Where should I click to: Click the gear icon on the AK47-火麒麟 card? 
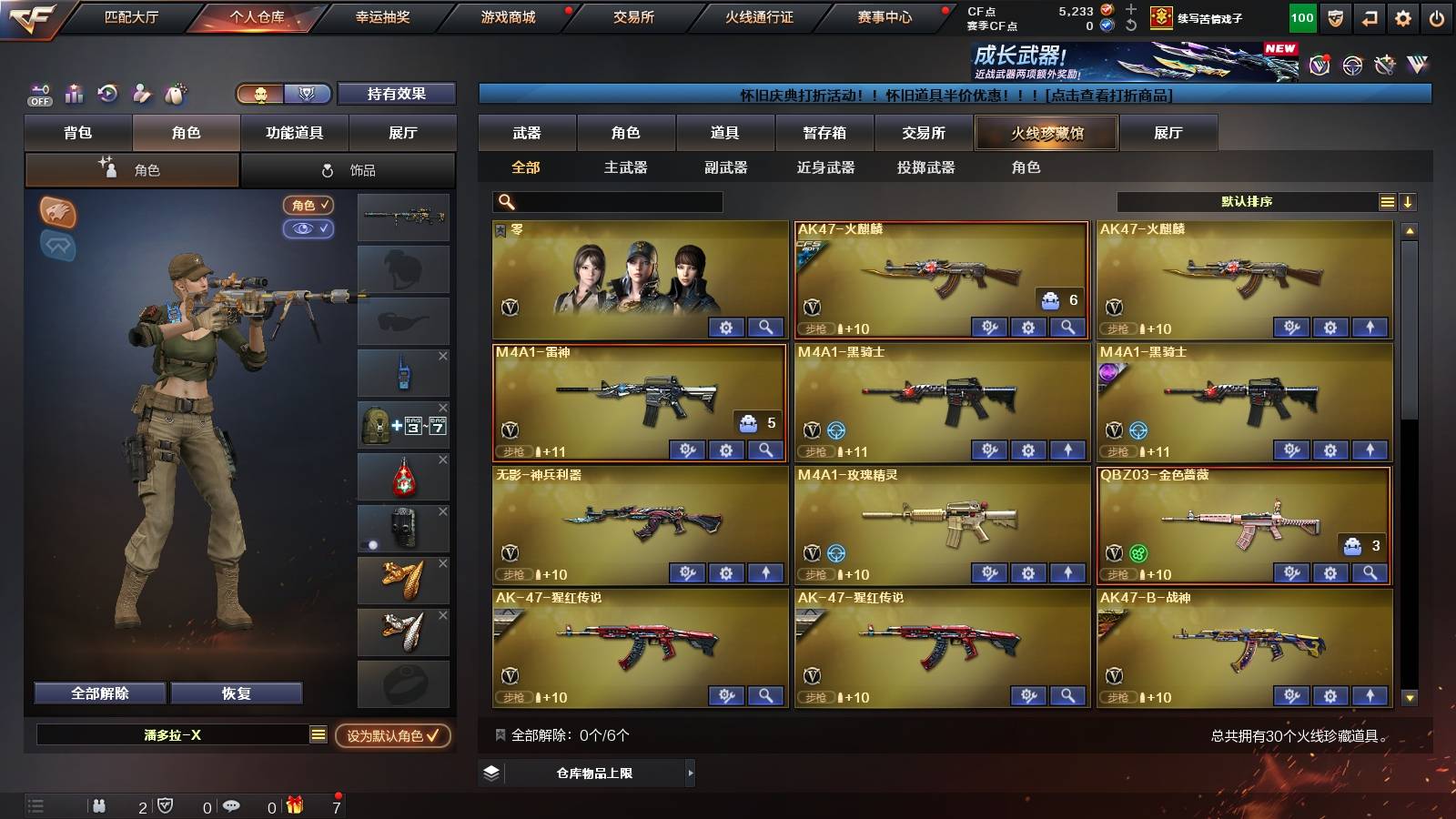(x=1027, y=326)
